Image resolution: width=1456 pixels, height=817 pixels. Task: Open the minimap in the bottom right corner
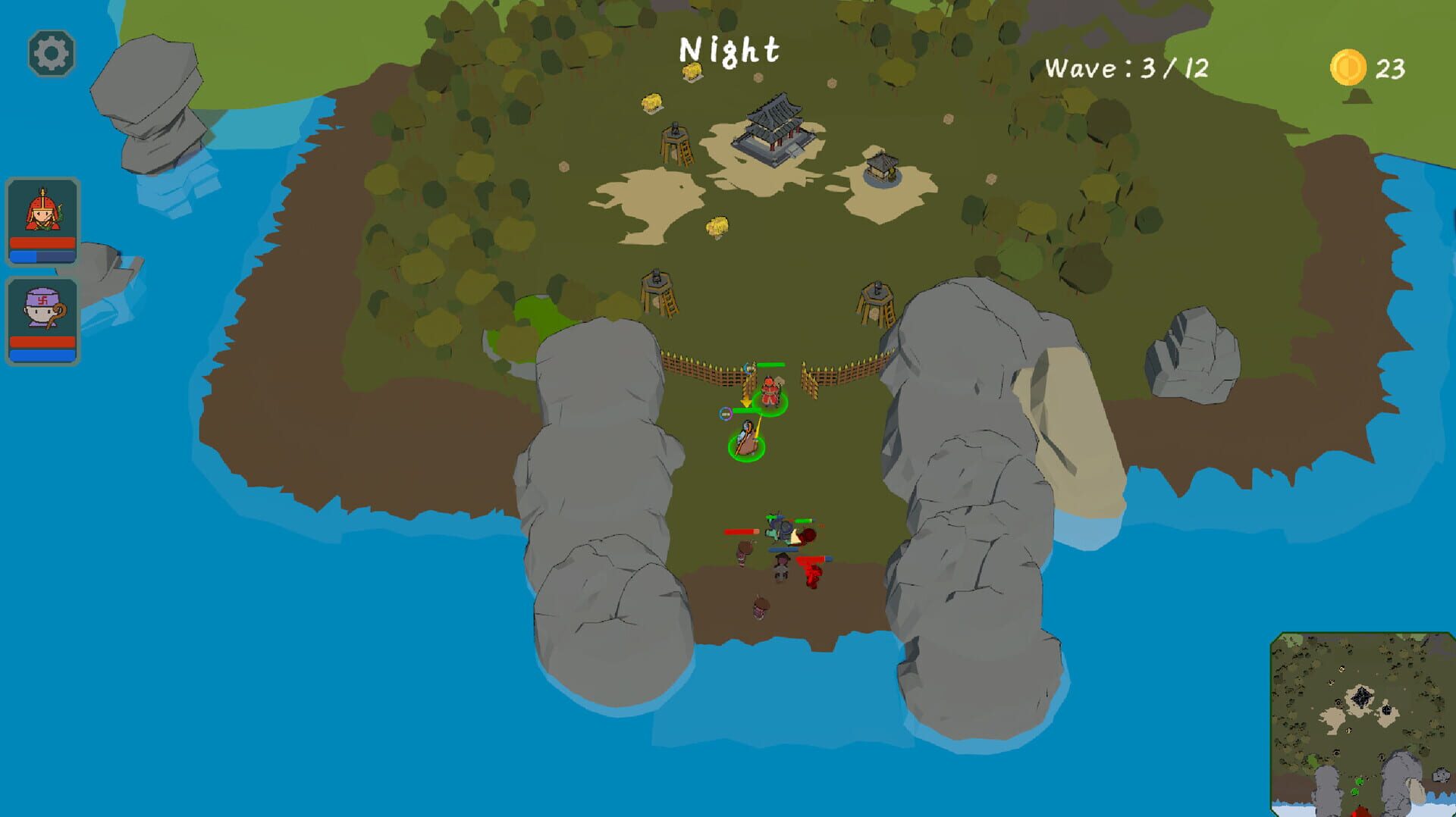(1360, 725)
